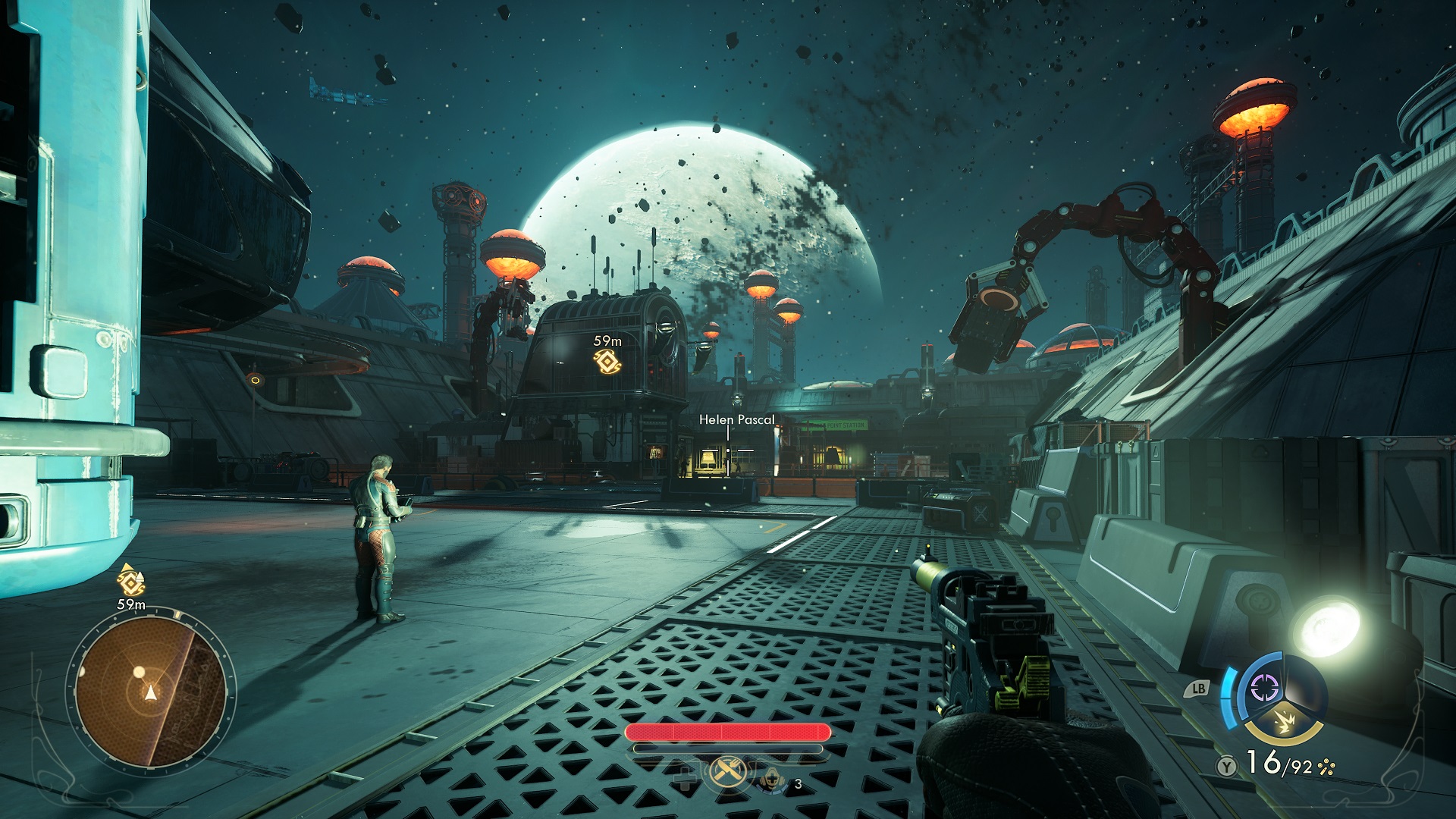
Task: Click the floating 59m objective waypoint marker
Action: pos(607,363)
